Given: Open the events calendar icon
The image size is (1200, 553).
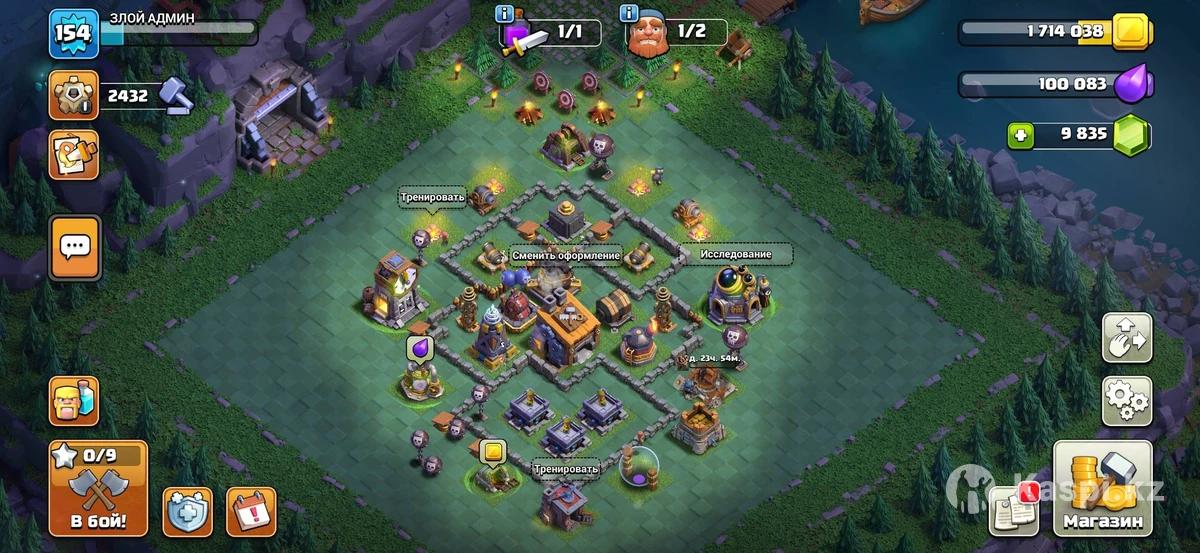Looking at the screenshot, I should tap(251, 511).
